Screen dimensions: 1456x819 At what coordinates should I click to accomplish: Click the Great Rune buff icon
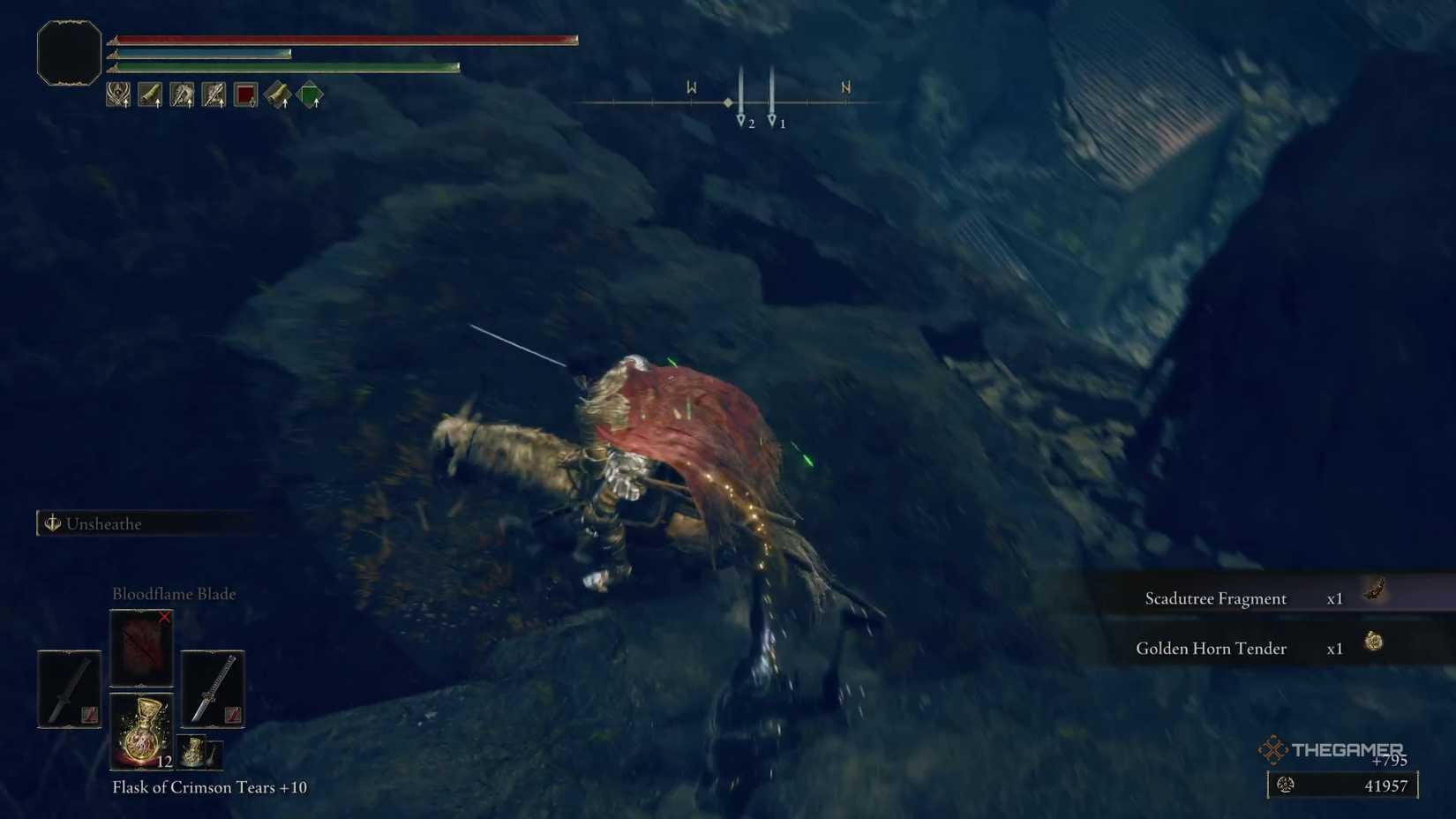point(117,94)
